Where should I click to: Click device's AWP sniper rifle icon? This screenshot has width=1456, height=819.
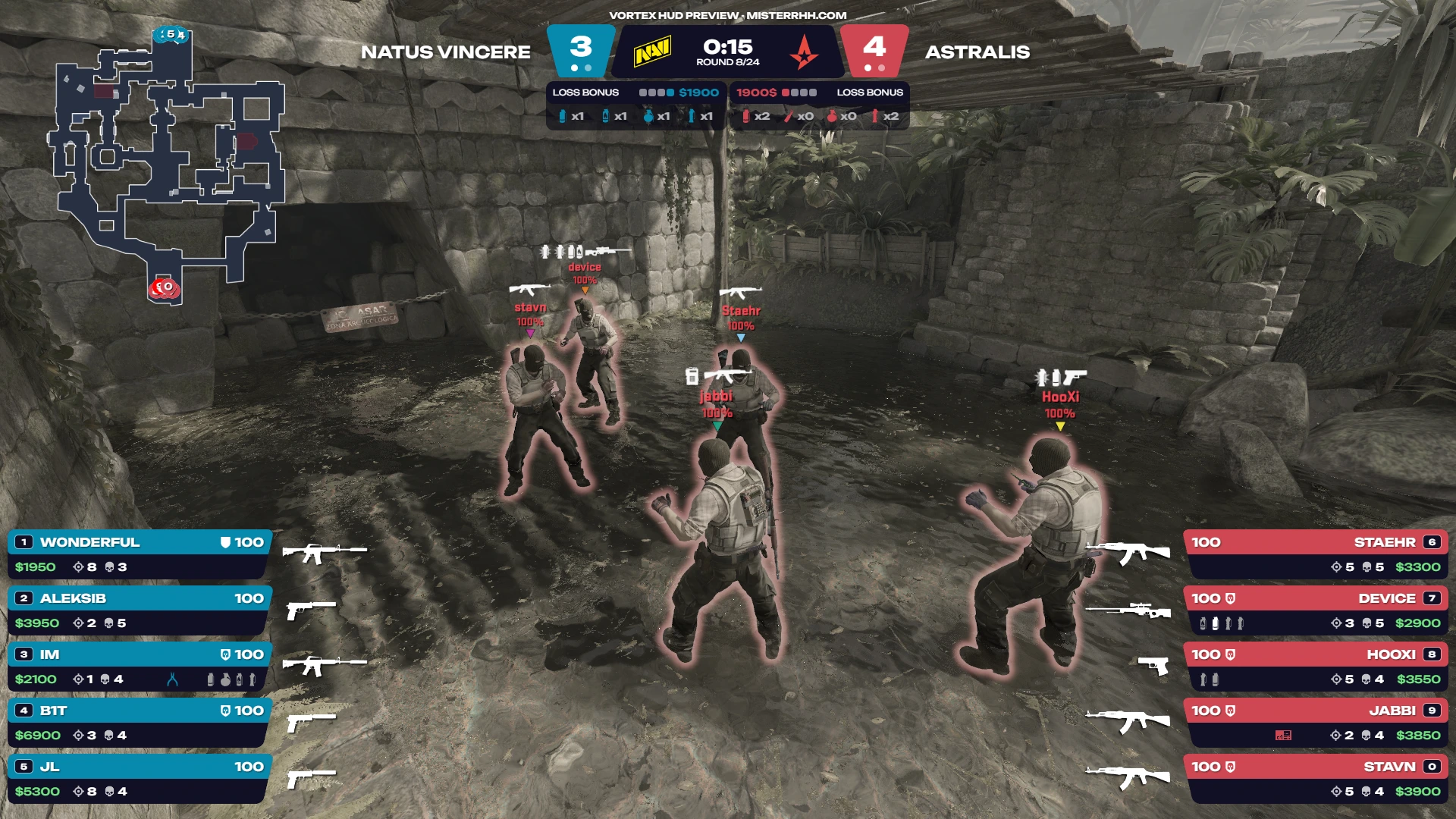1128,610
